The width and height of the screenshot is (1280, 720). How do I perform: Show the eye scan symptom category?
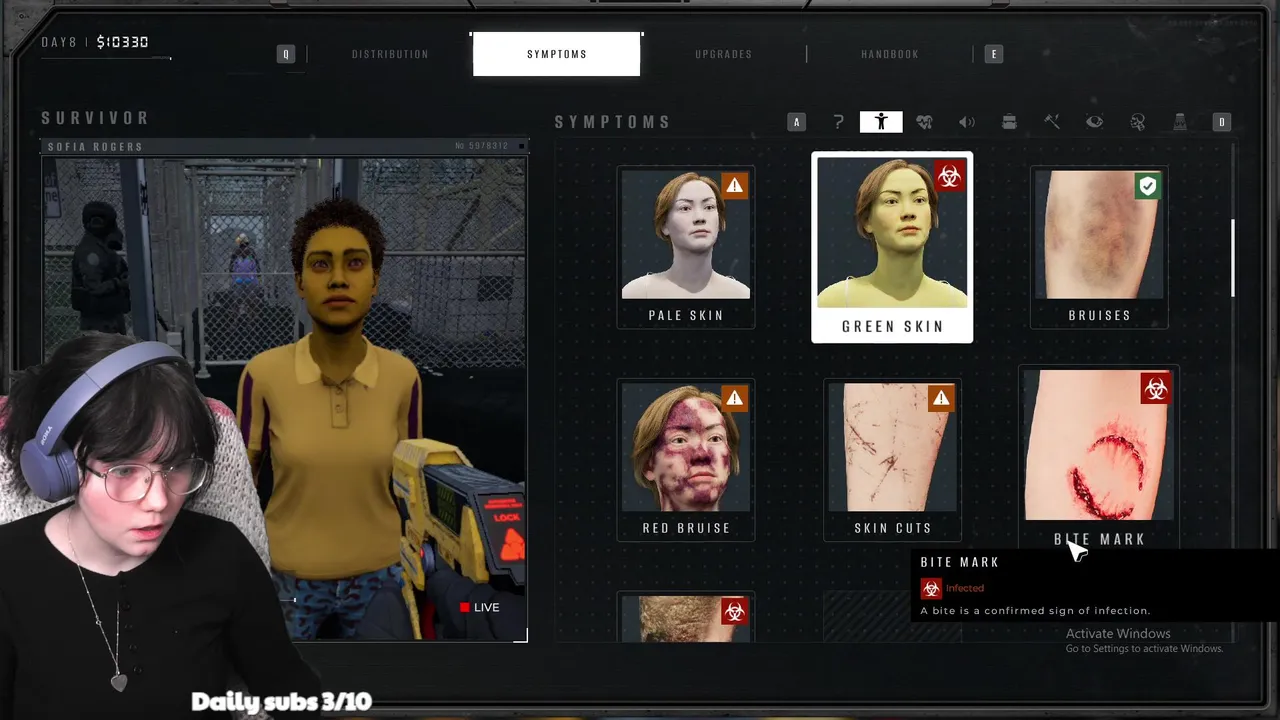pyautogui.click(x=1095, y=122)
